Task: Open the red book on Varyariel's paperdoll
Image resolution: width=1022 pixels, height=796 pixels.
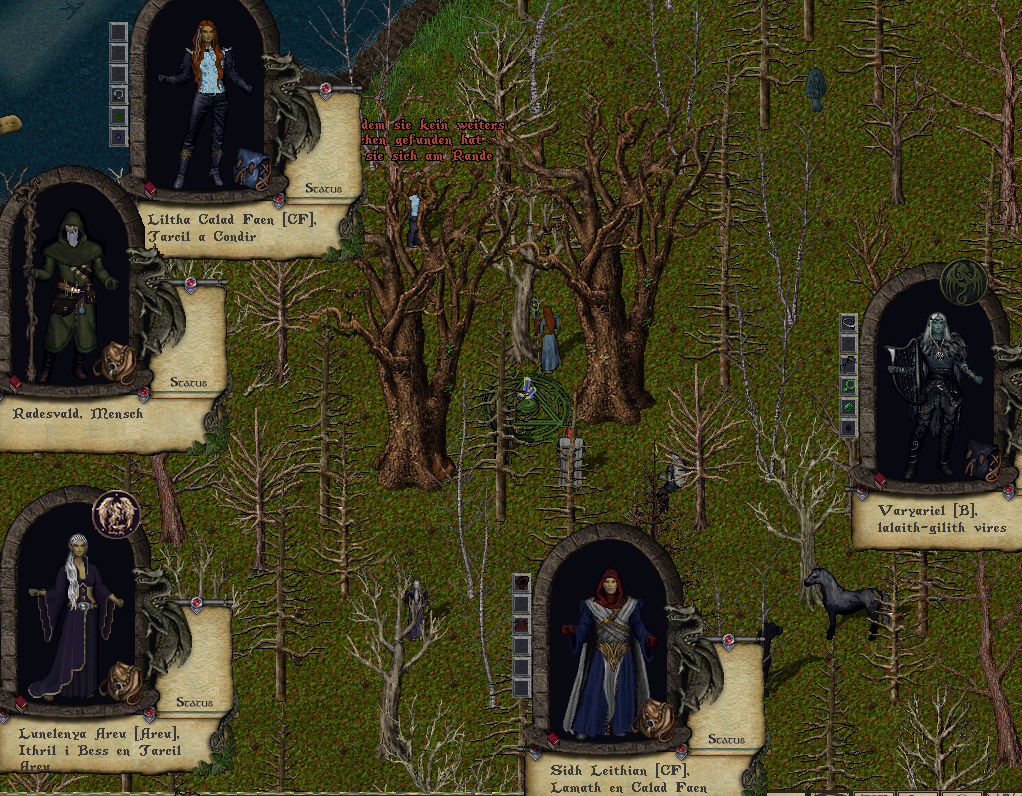Action: (880, 481)
